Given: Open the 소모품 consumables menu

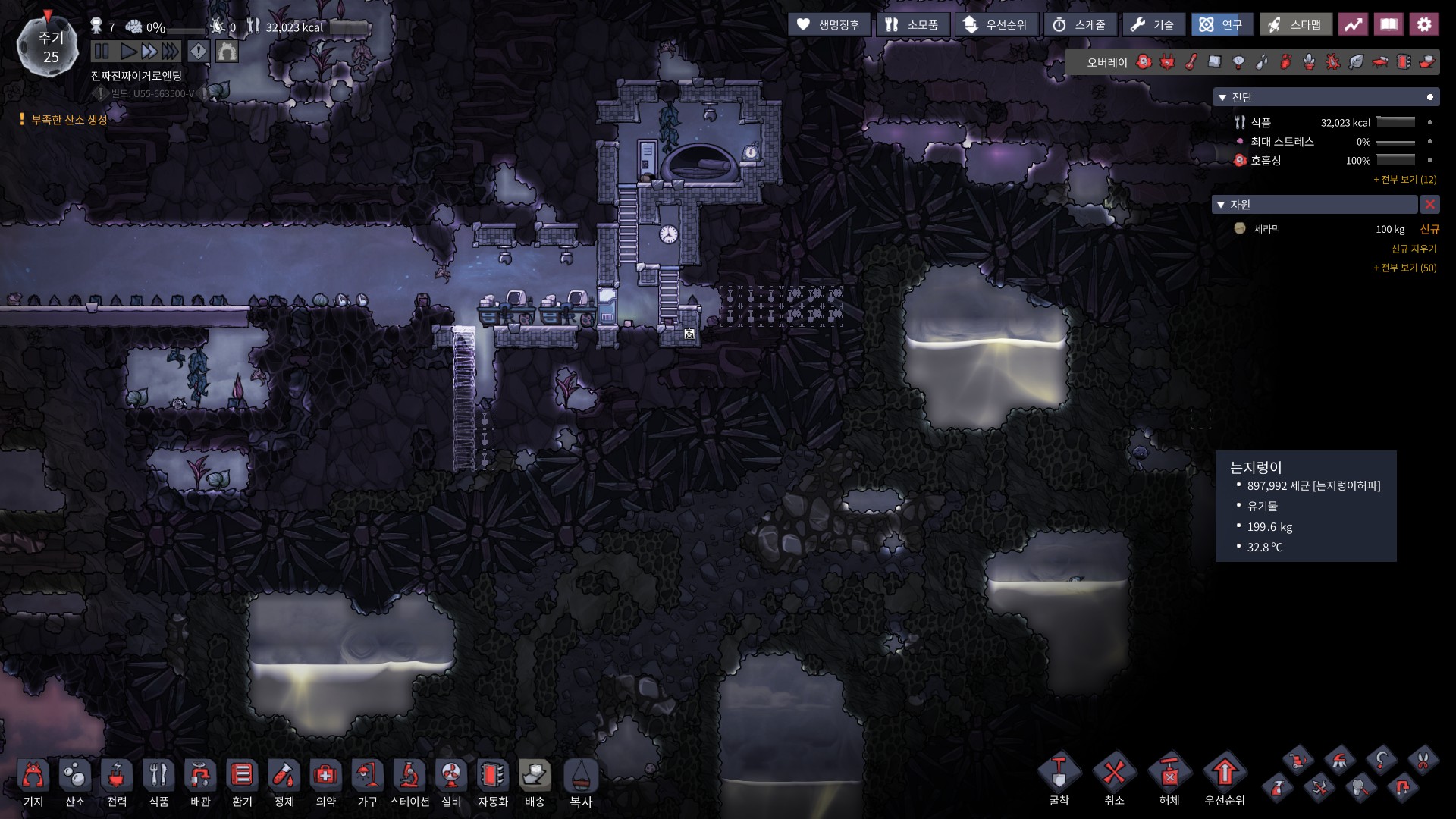Looking at the screenshot, I should (913, 25).
